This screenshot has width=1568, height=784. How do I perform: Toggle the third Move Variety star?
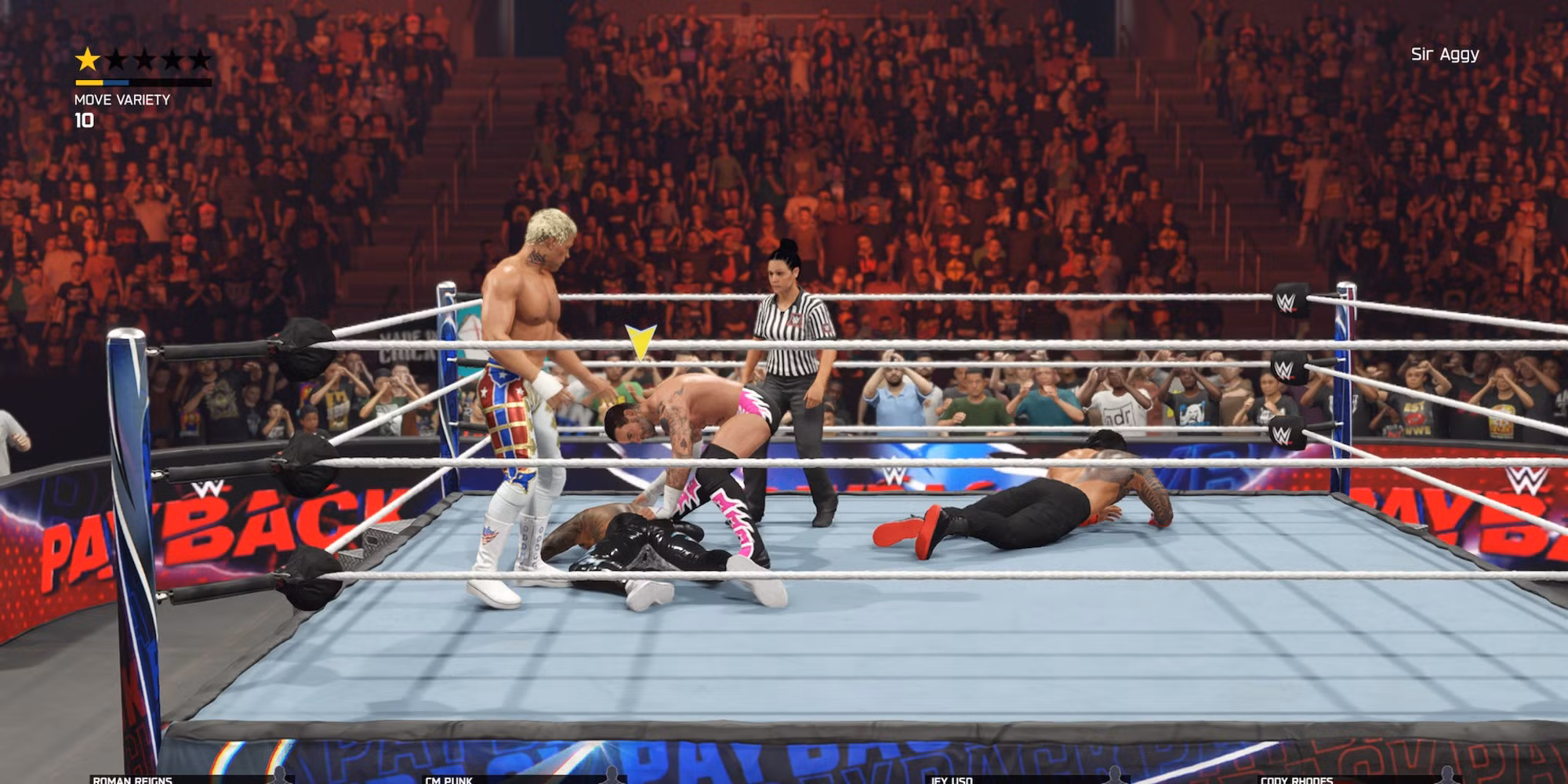[x=143, y=57]
